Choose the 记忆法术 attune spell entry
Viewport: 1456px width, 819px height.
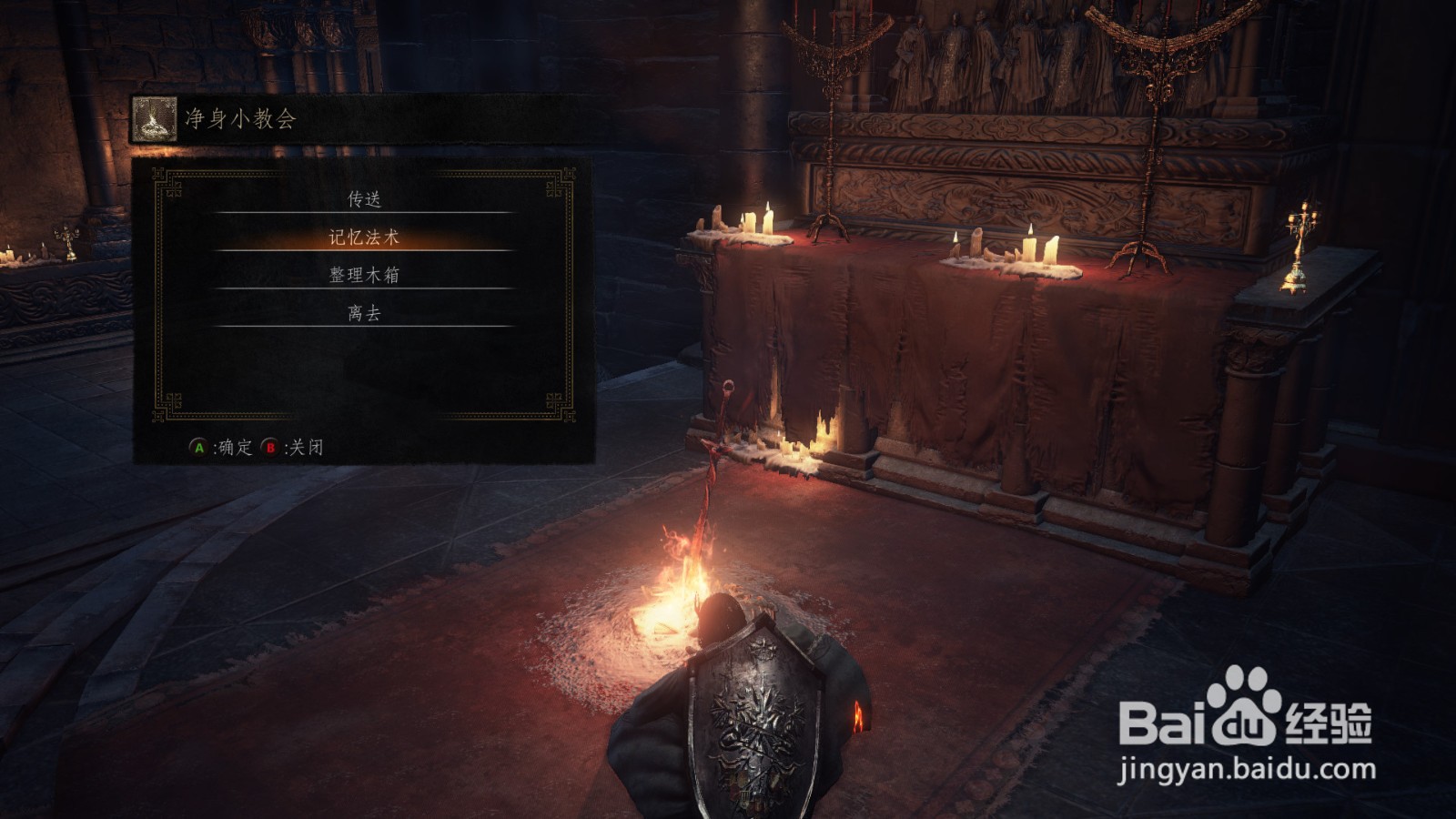364,238
